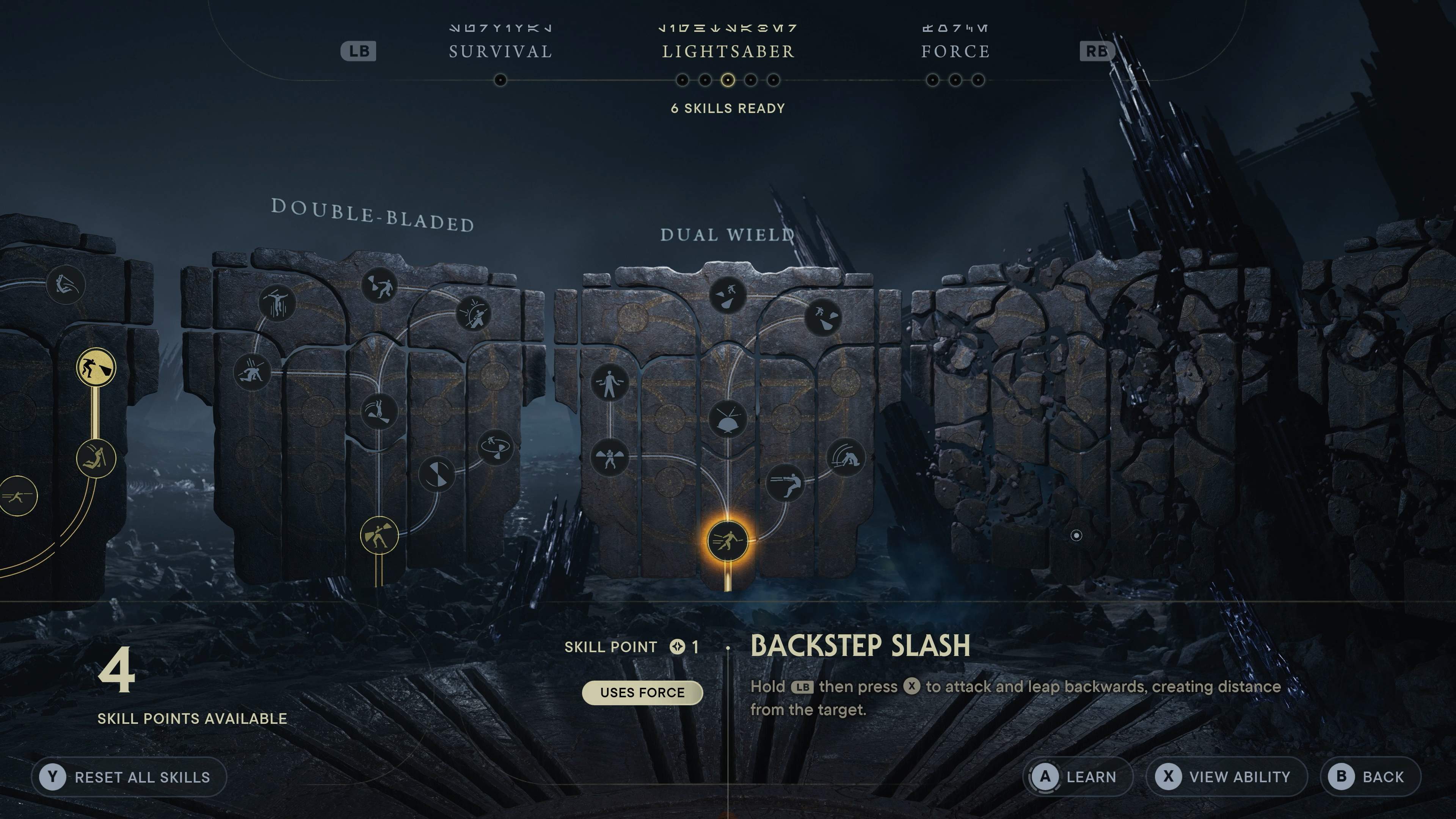Switch to the Survival skill tab

pos(500,52)
